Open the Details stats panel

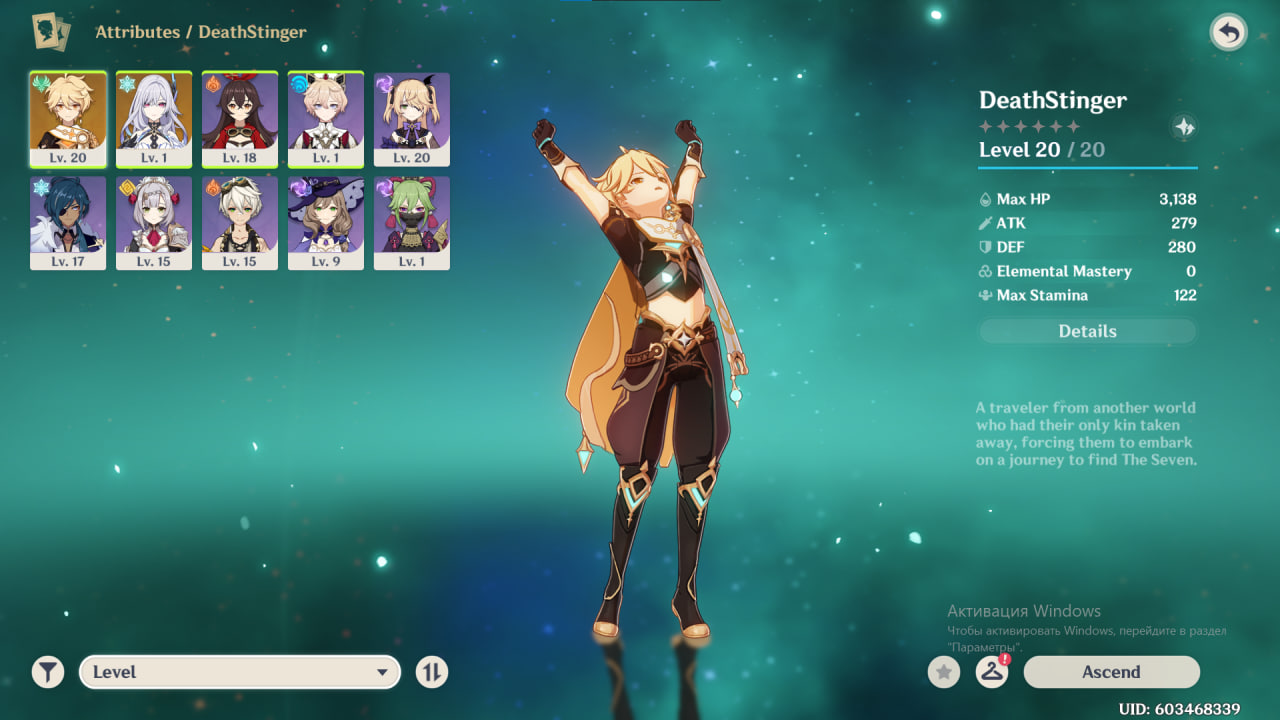1087,331
